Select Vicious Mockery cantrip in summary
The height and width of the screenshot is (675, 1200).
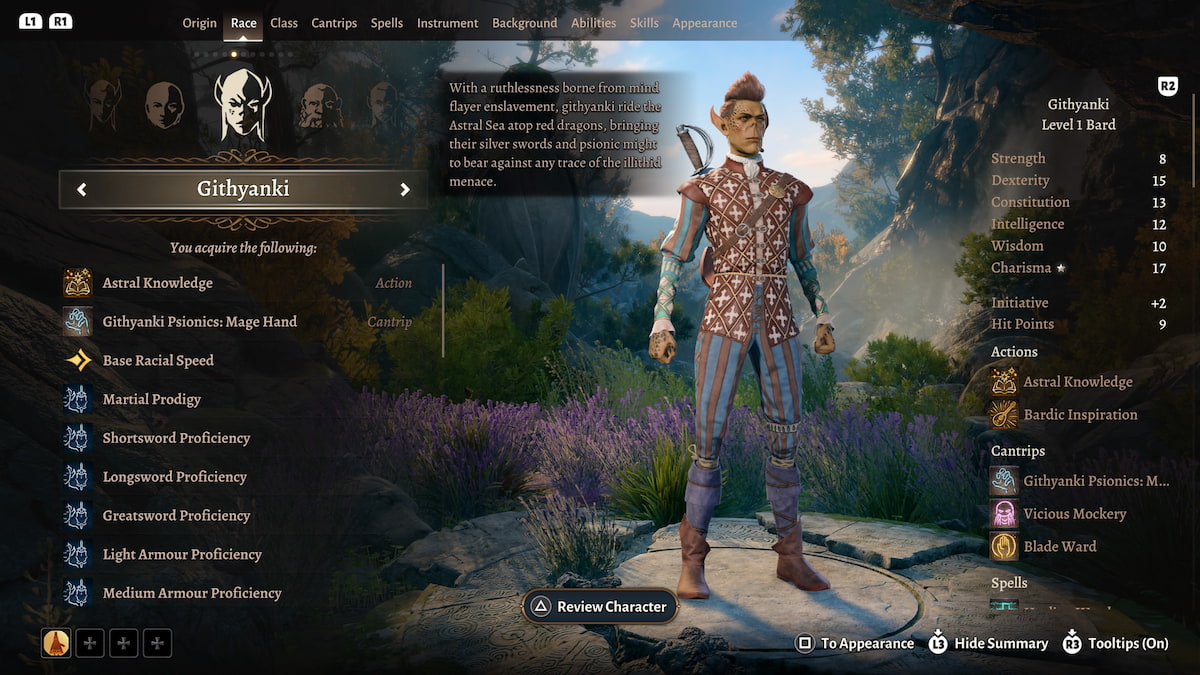pyautogui.click(x=1074, y=514)
